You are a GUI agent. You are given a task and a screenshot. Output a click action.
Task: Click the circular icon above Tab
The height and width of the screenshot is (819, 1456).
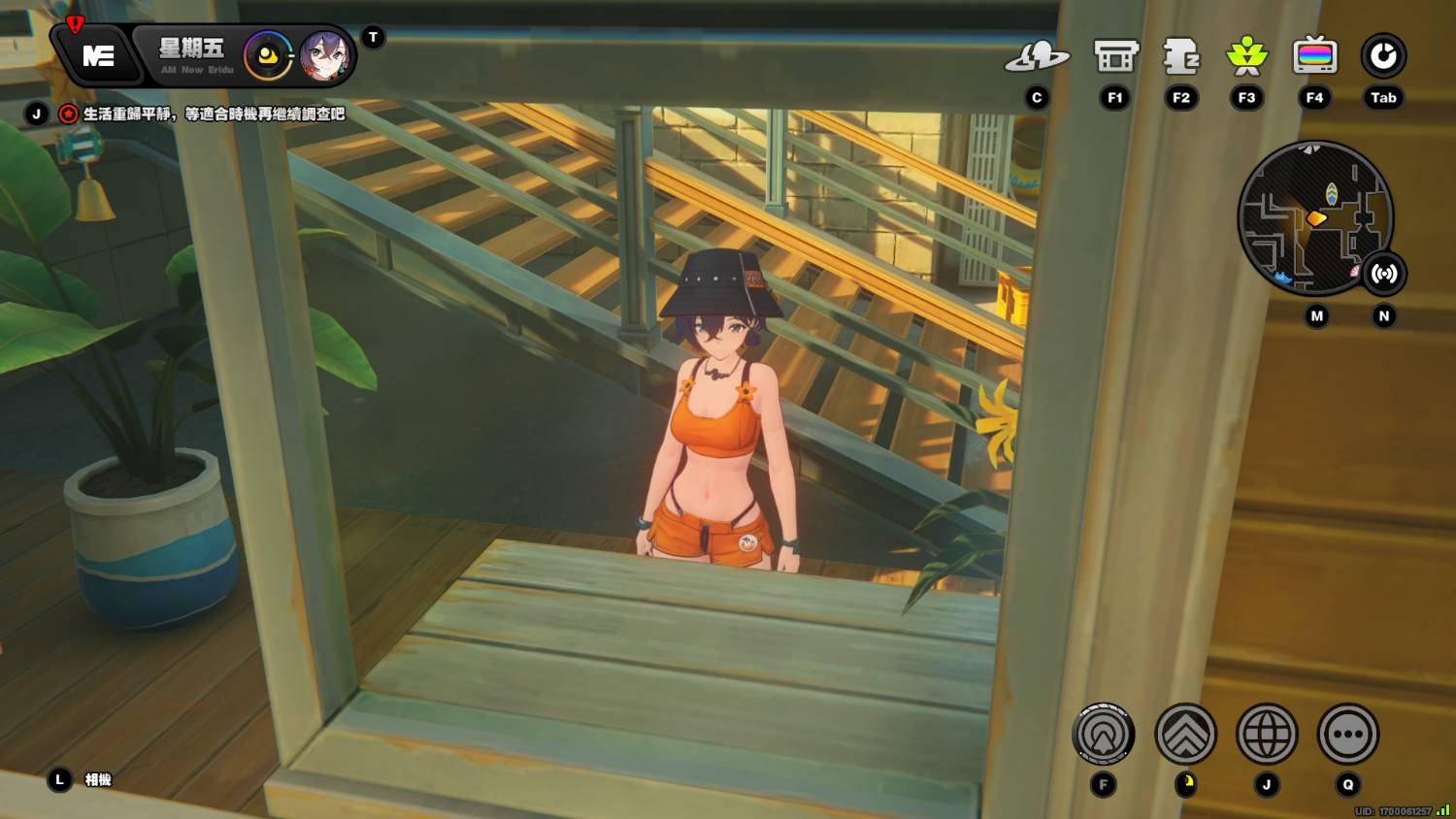point(1383,57)
